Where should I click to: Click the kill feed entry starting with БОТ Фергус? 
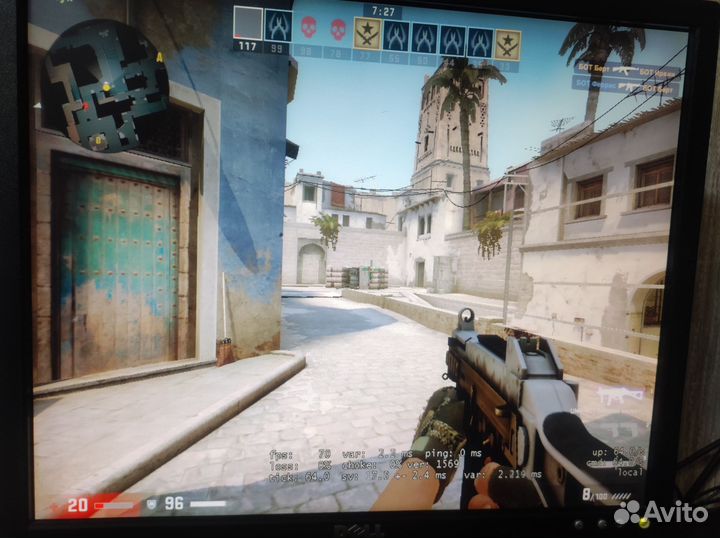tap(625, 87)
